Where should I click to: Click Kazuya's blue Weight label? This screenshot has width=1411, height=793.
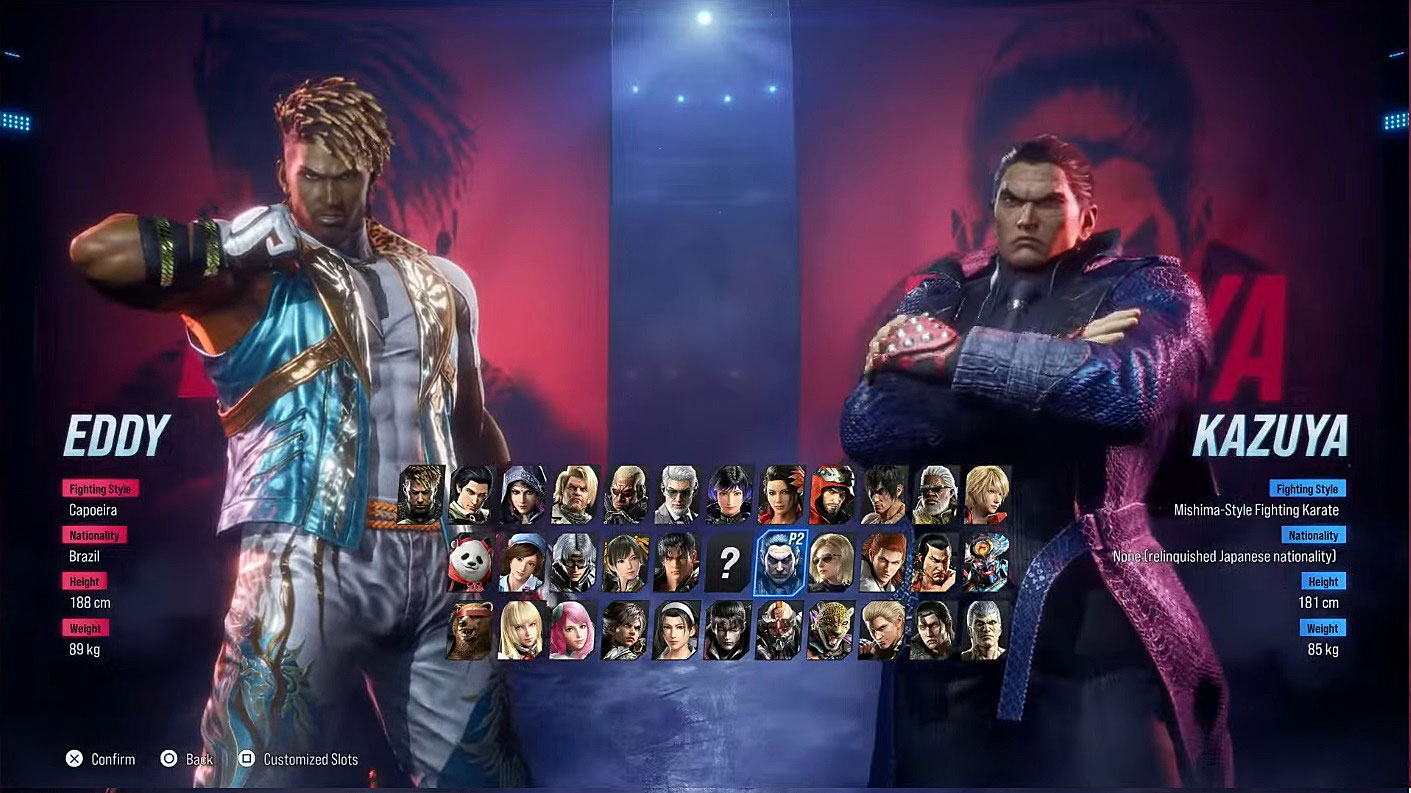(x=1322, y=628)
